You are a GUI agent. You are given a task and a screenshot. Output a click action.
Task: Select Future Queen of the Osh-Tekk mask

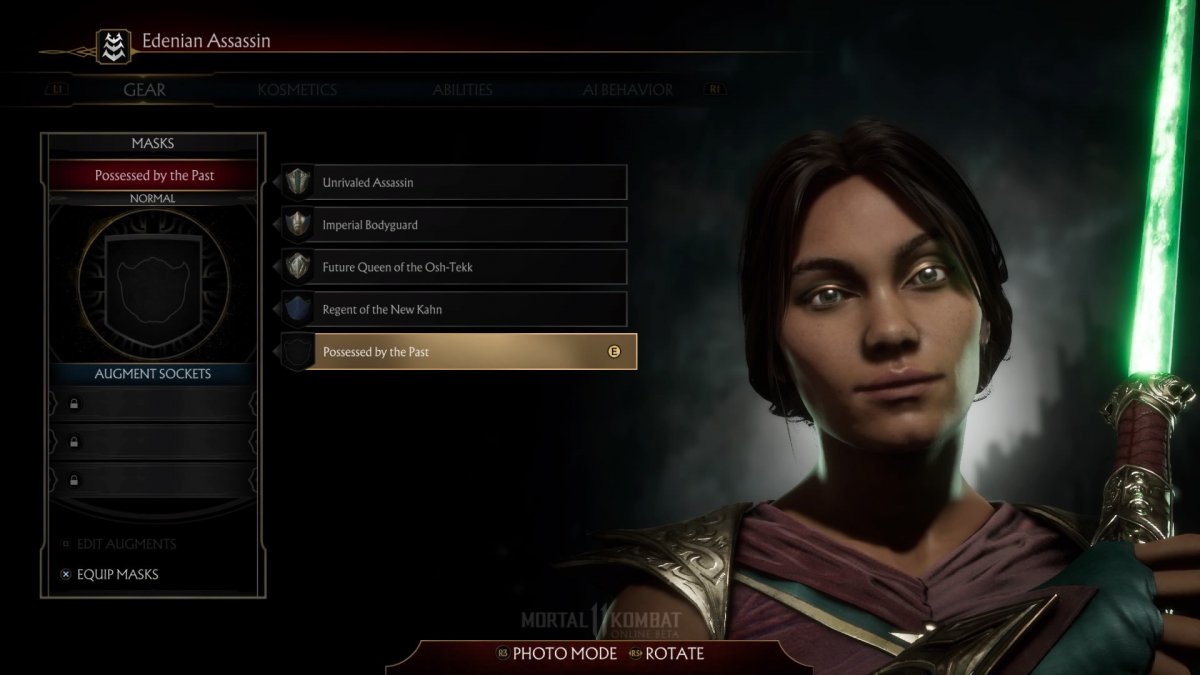[454, 267]
